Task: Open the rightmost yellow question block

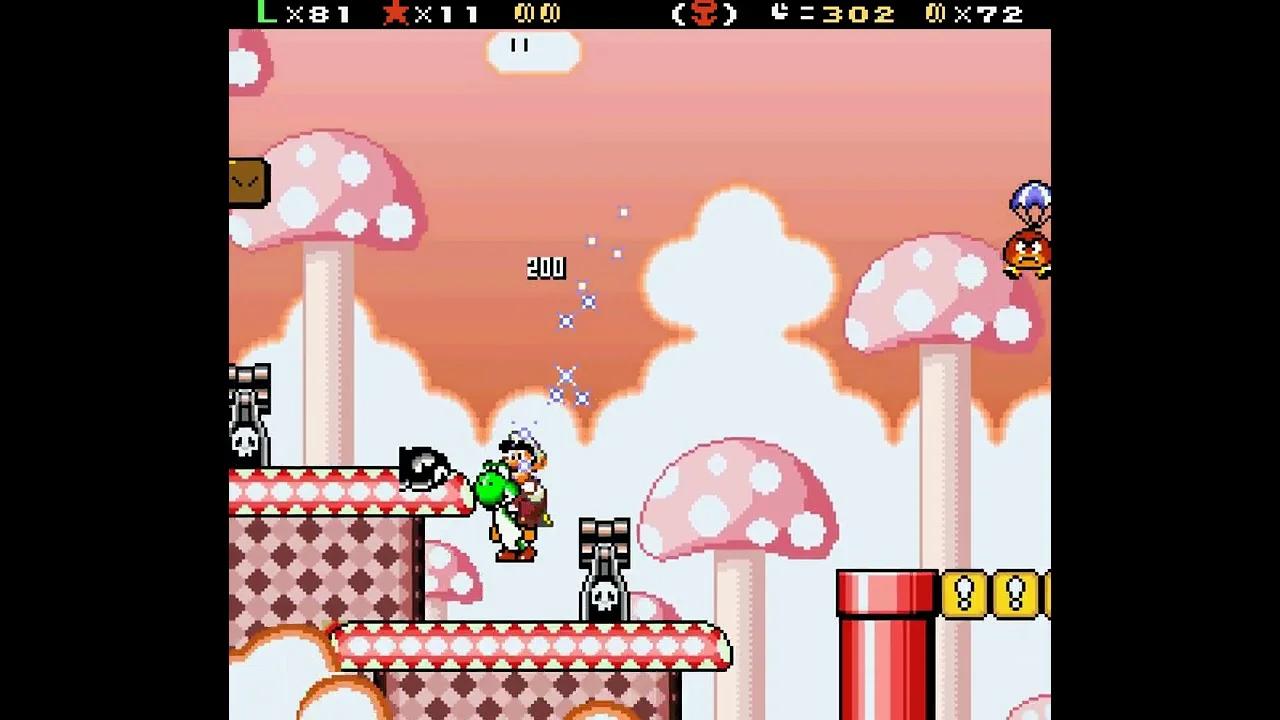Action: [1046, 590]
